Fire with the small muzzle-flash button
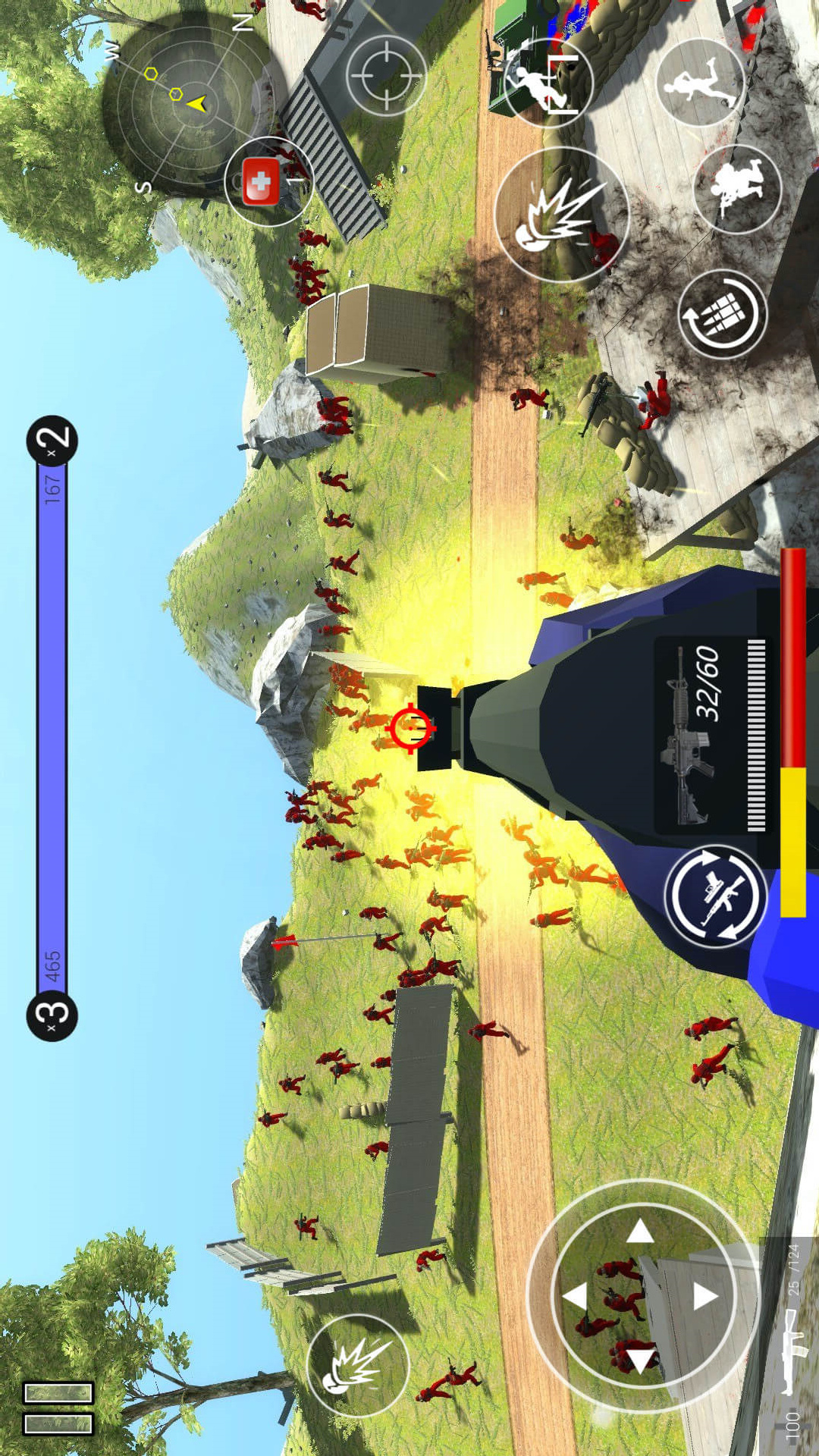Screen dimensions: 819x1456 point(358,1365)
